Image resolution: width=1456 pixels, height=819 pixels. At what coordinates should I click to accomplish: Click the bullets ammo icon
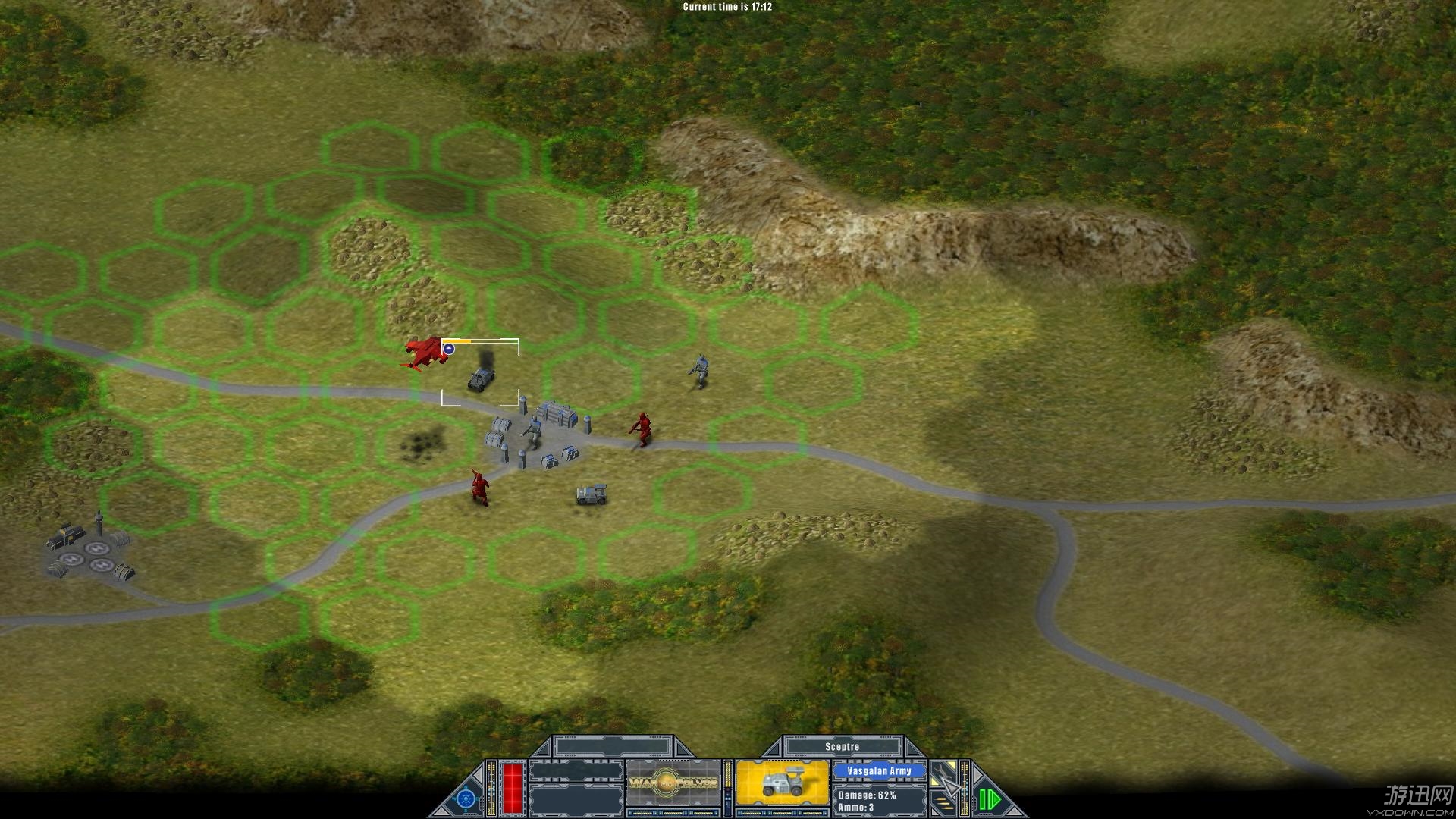(945, 802)
